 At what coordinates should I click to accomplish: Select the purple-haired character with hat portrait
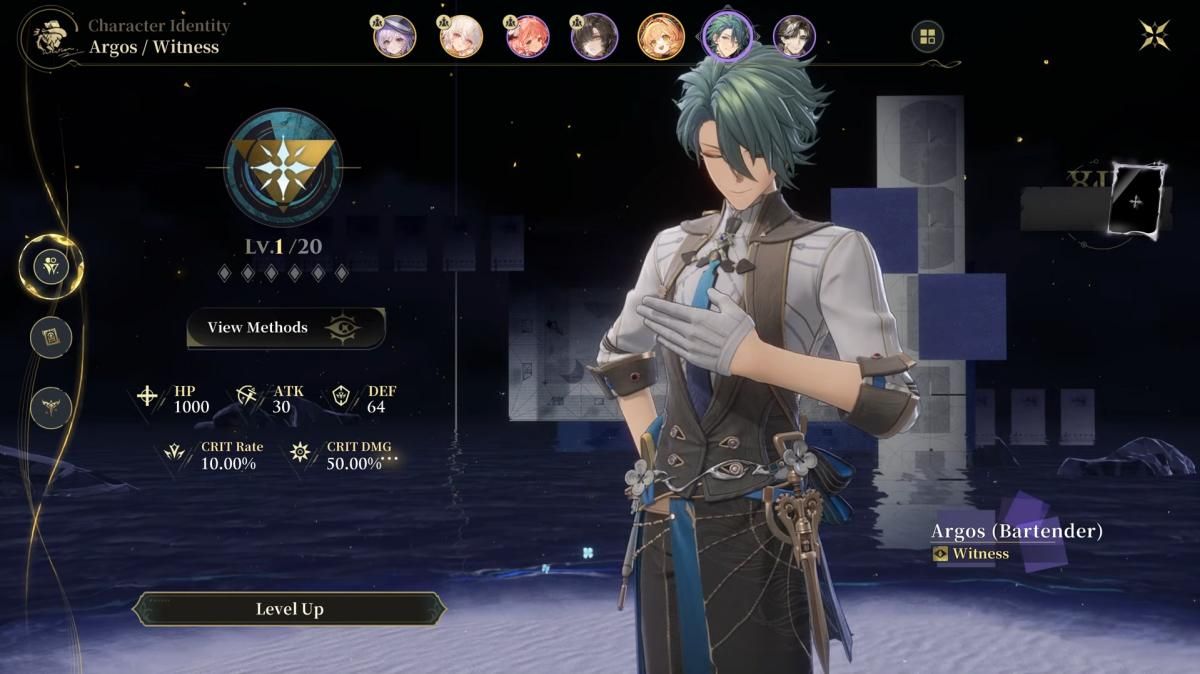tap(395, 37)
